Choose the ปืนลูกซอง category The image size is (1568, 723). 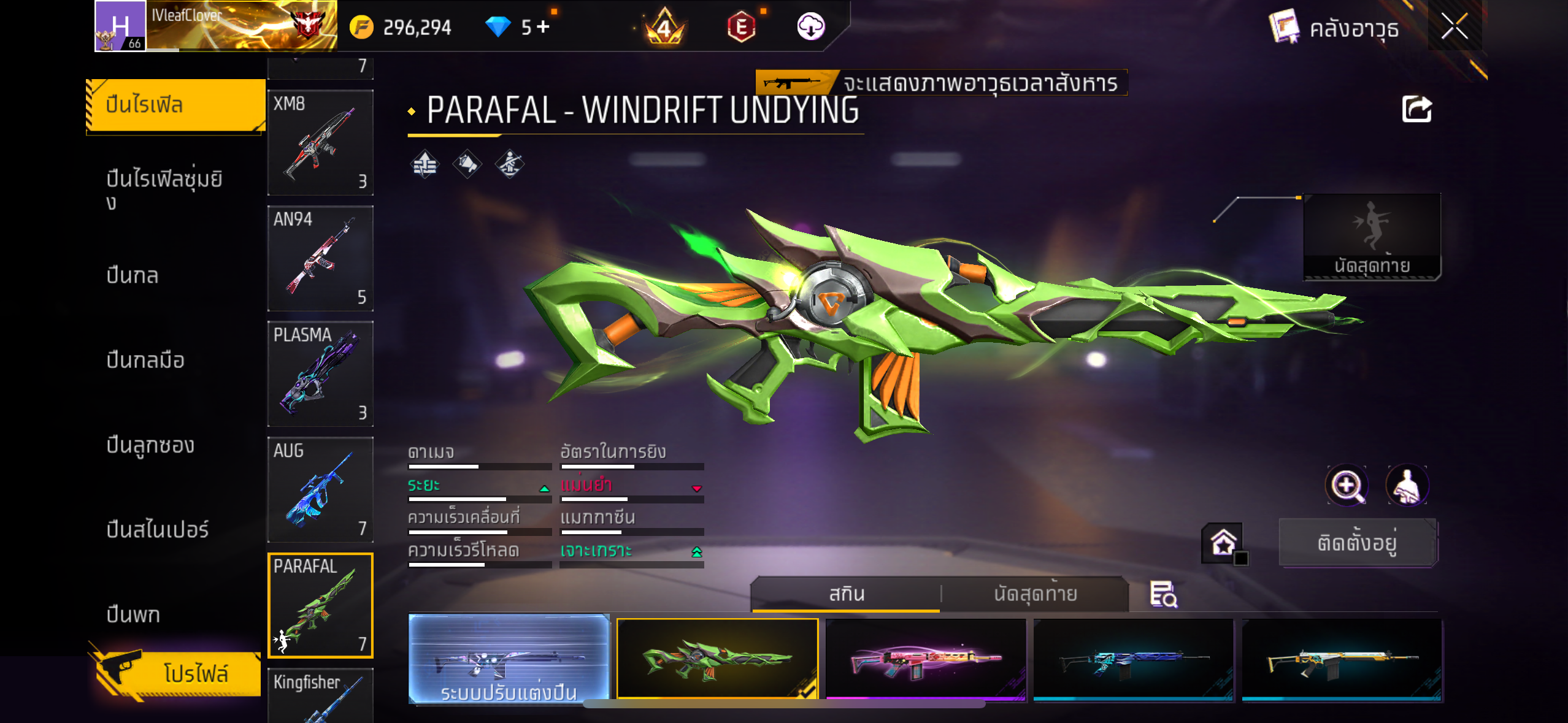[150, 445]
